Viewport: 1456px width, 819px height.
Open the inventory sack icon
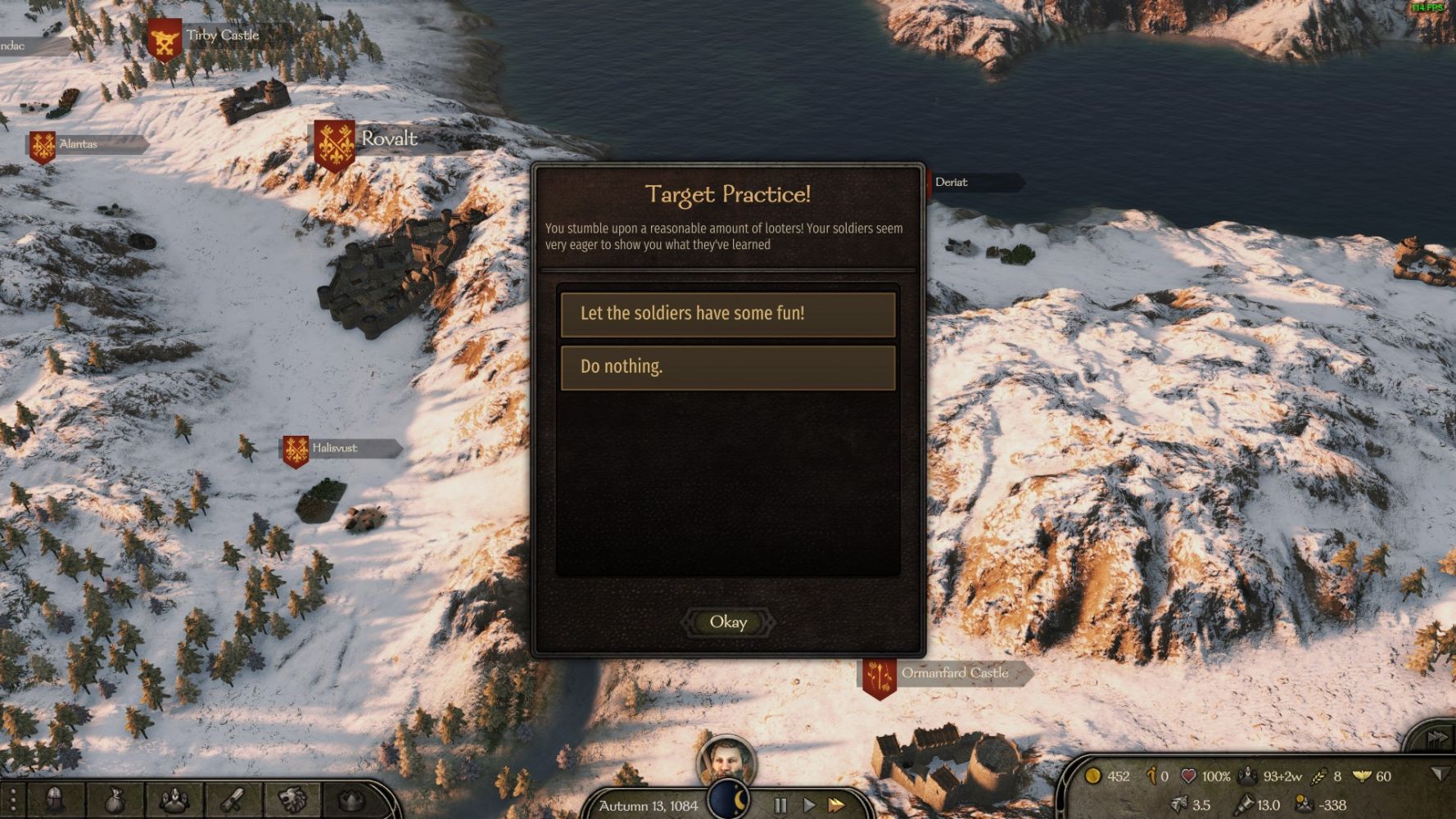click(x=114, y=799)
